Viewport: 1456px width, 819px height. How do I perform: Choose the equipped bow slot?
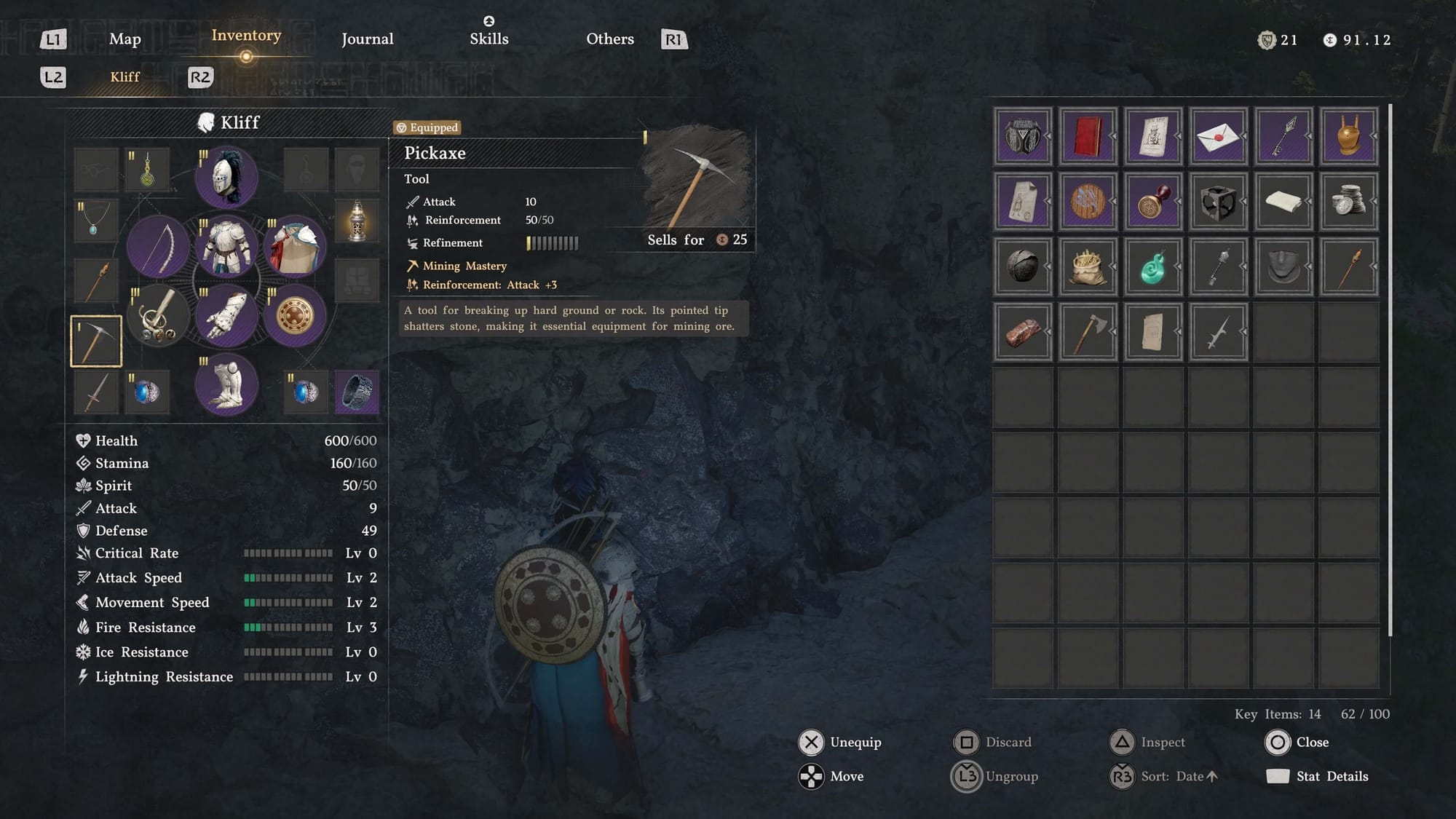(x=159, y=246)
